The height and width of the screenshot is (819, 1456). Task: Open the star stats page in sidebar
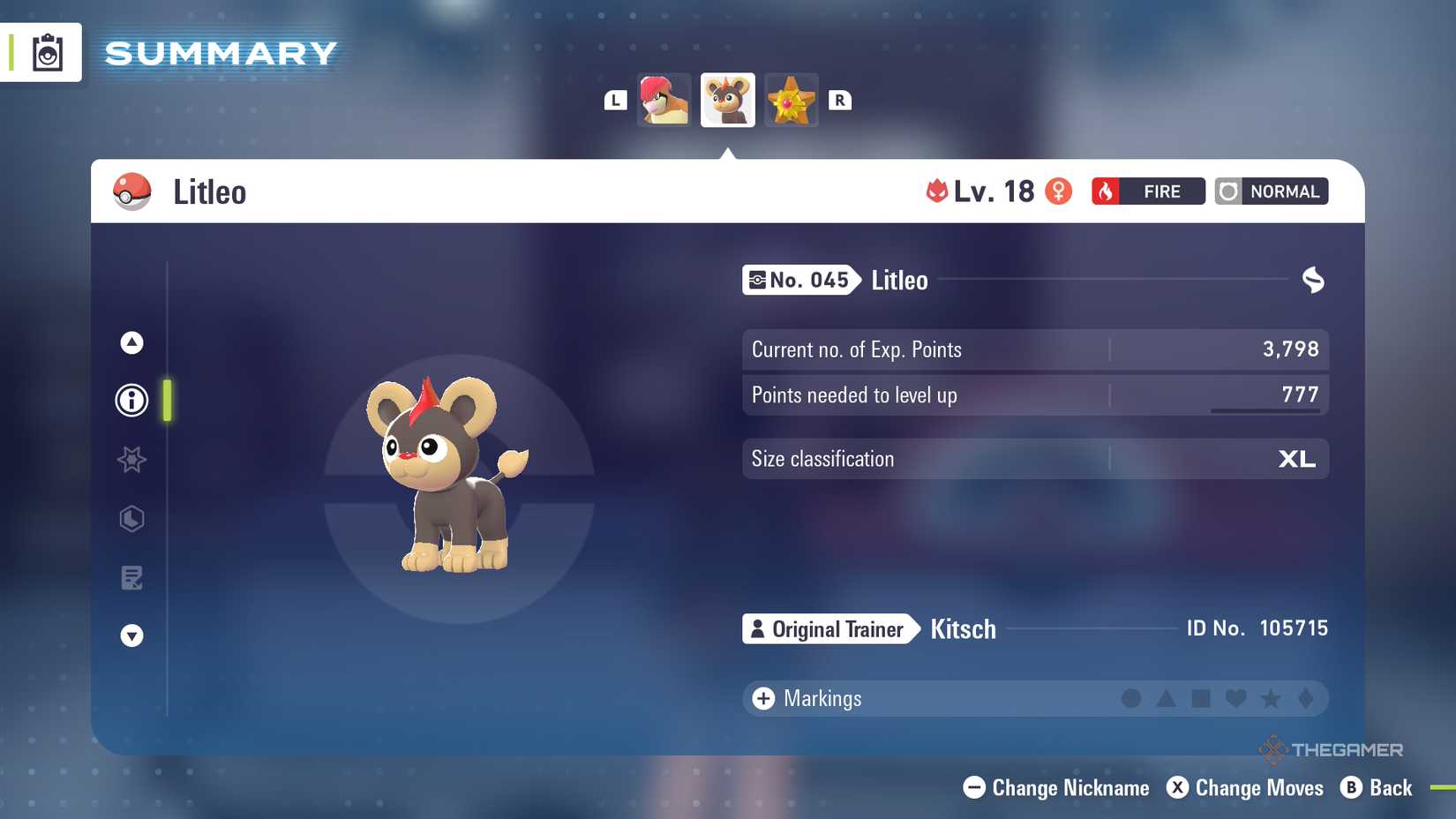tap(131, 460)
